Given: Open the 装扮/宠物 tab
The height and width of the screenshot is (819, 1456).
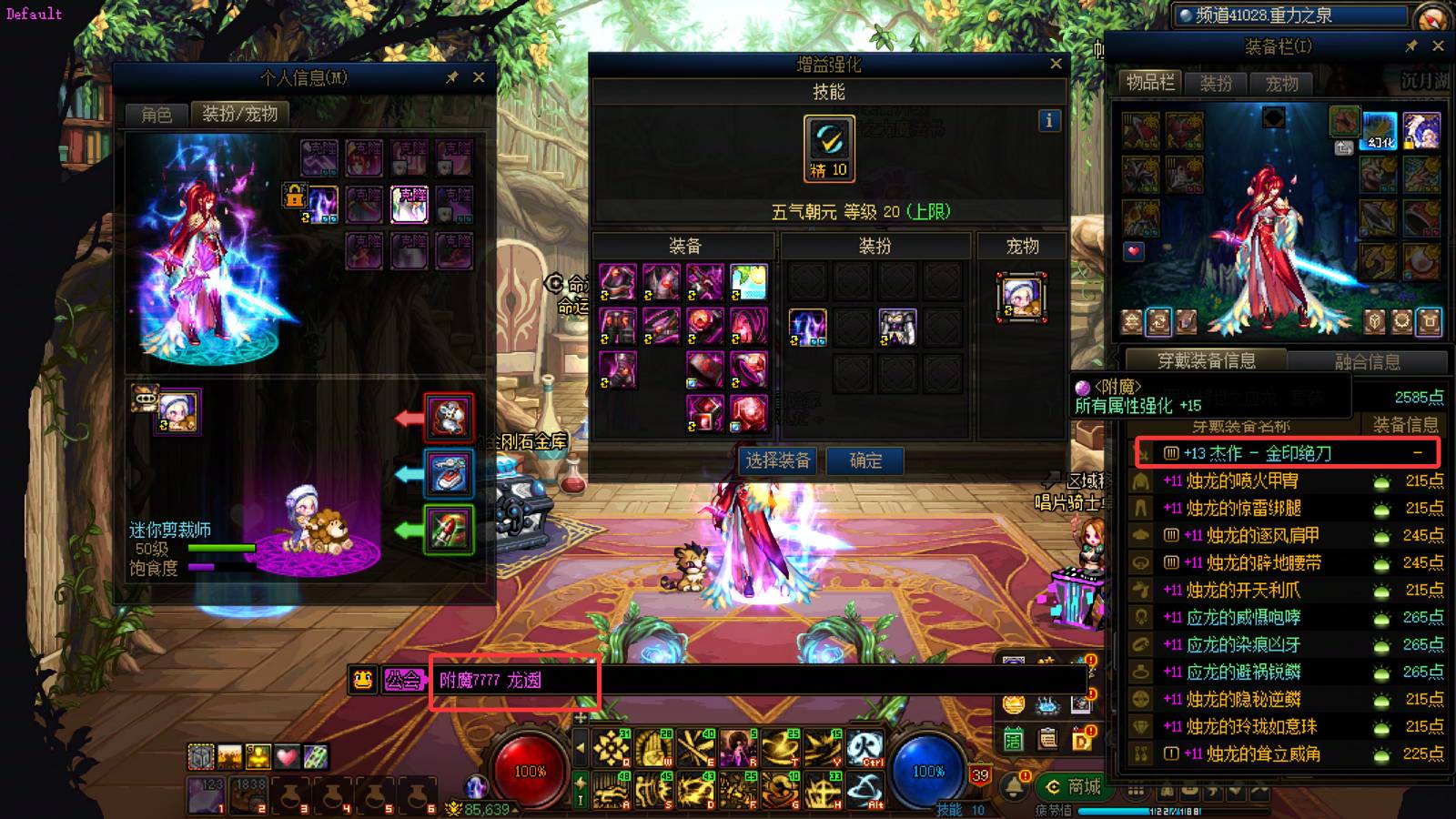Looking at the screenshot, I should tap(239, 114).
